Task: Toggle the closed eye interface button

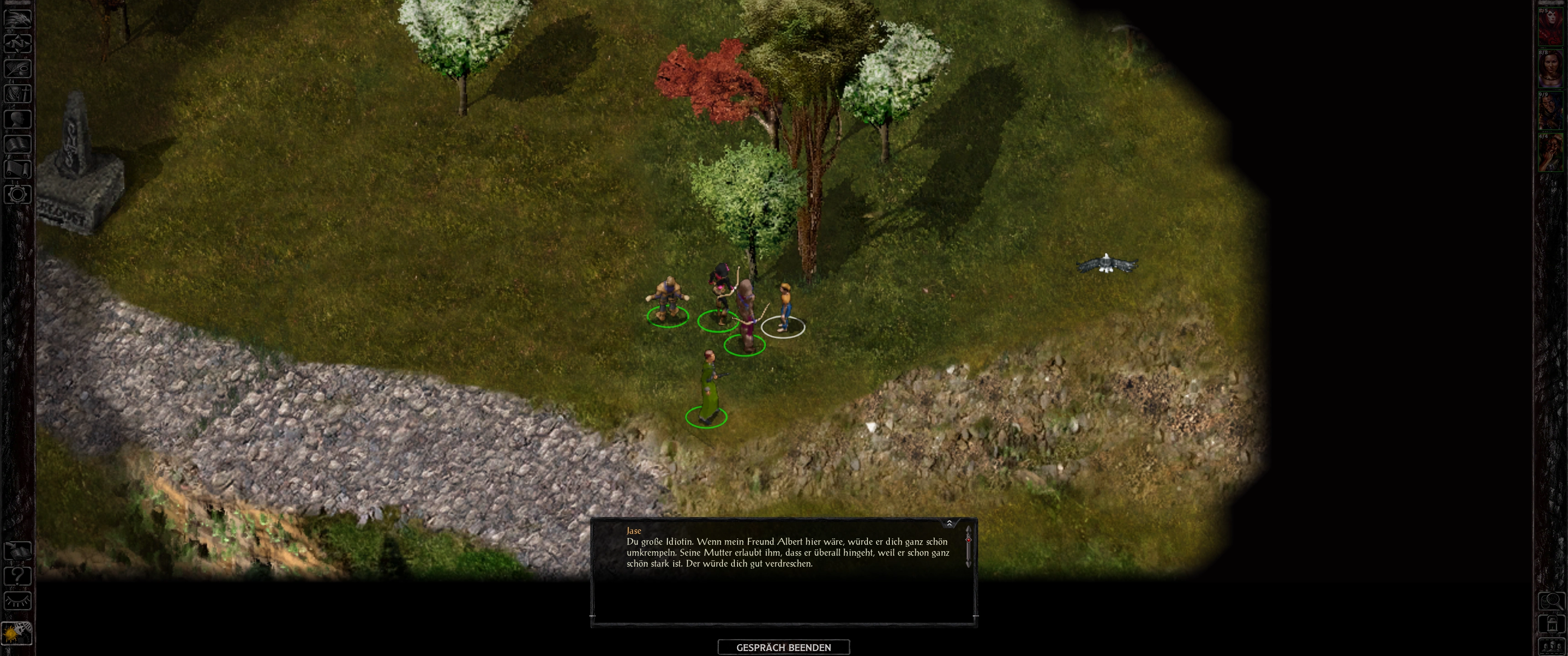Action: click(x=17, y=600)
